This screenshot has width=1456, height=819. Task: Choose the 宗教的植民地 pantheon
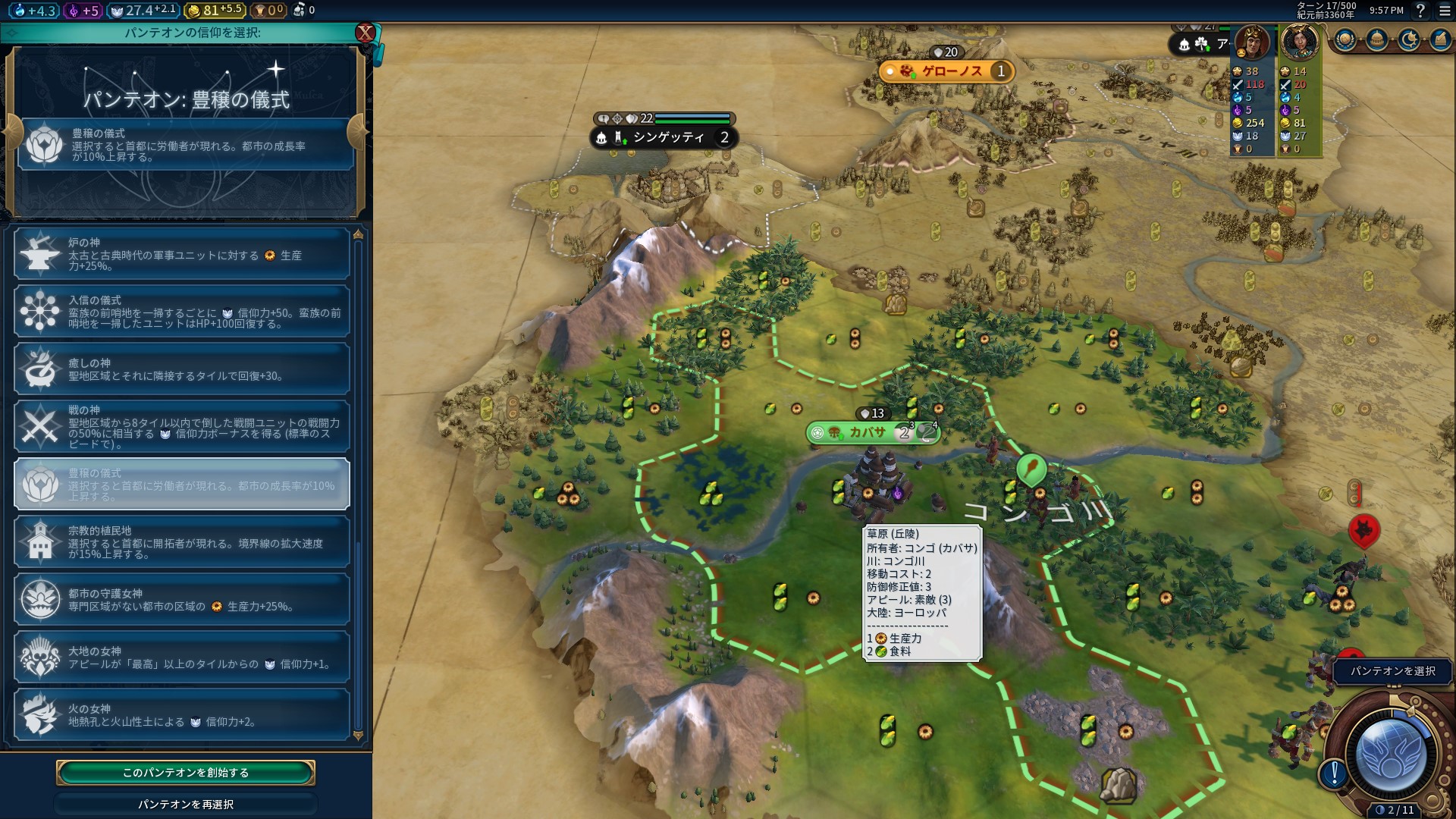182,542
